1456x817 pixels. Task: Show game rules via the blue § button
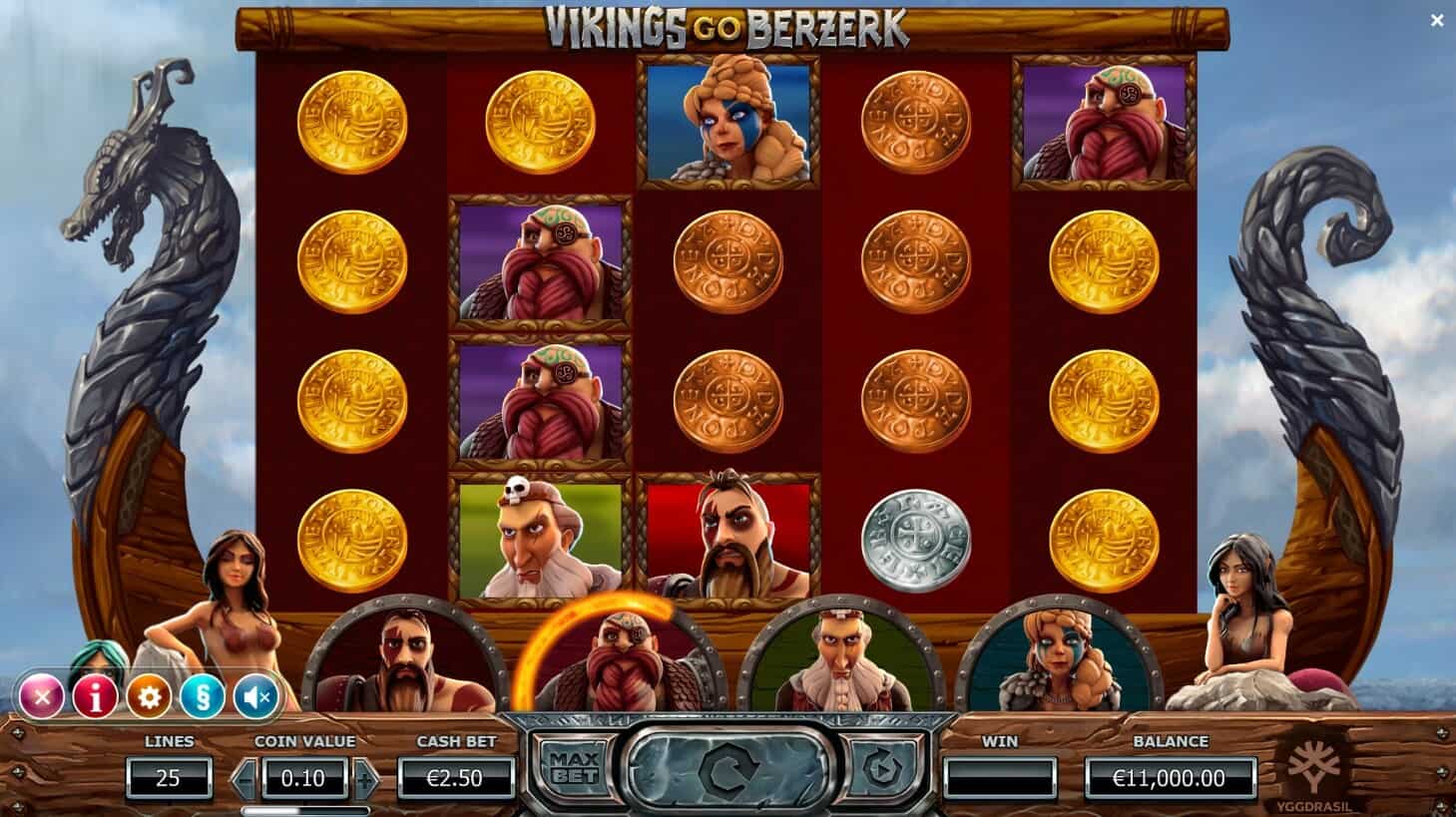(x=202, y=698)
